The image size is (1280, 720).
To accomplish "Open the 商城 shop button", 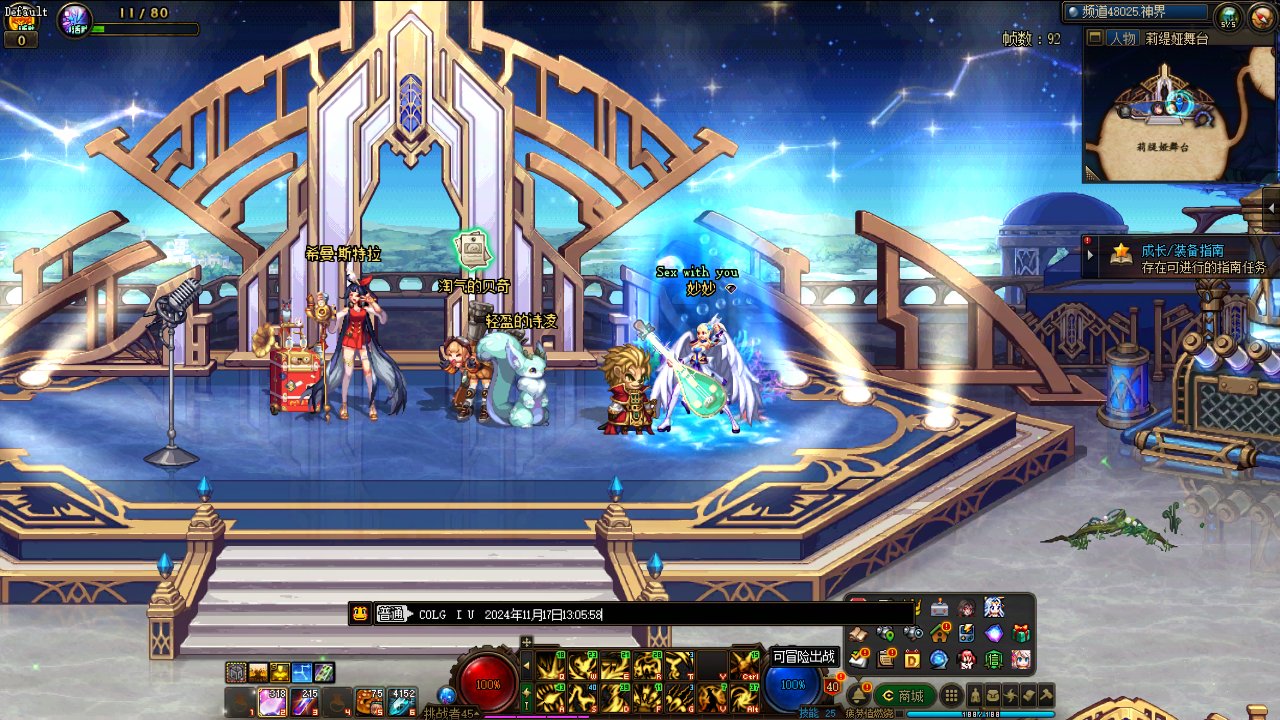I will coord(903,696).
